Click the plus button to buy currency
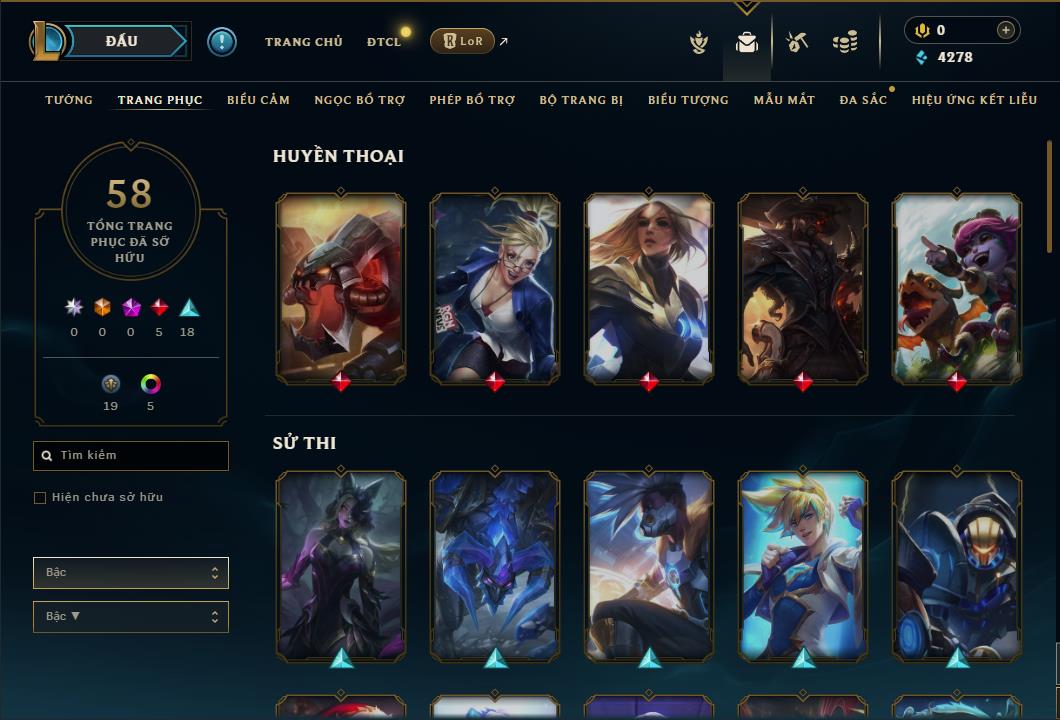 click(1005, 30)
